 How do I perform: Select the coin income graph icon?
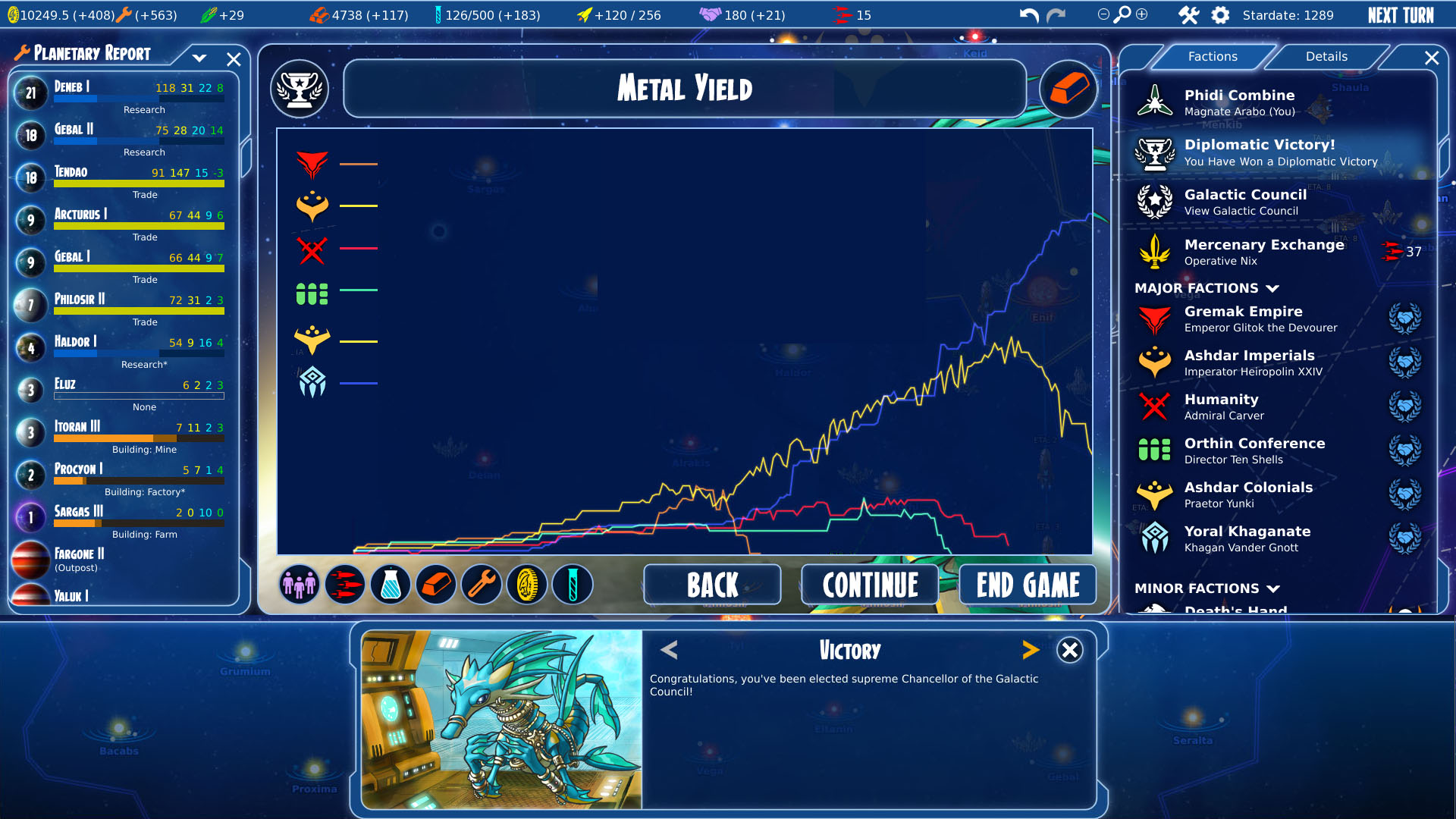click(x=527, y=585)
